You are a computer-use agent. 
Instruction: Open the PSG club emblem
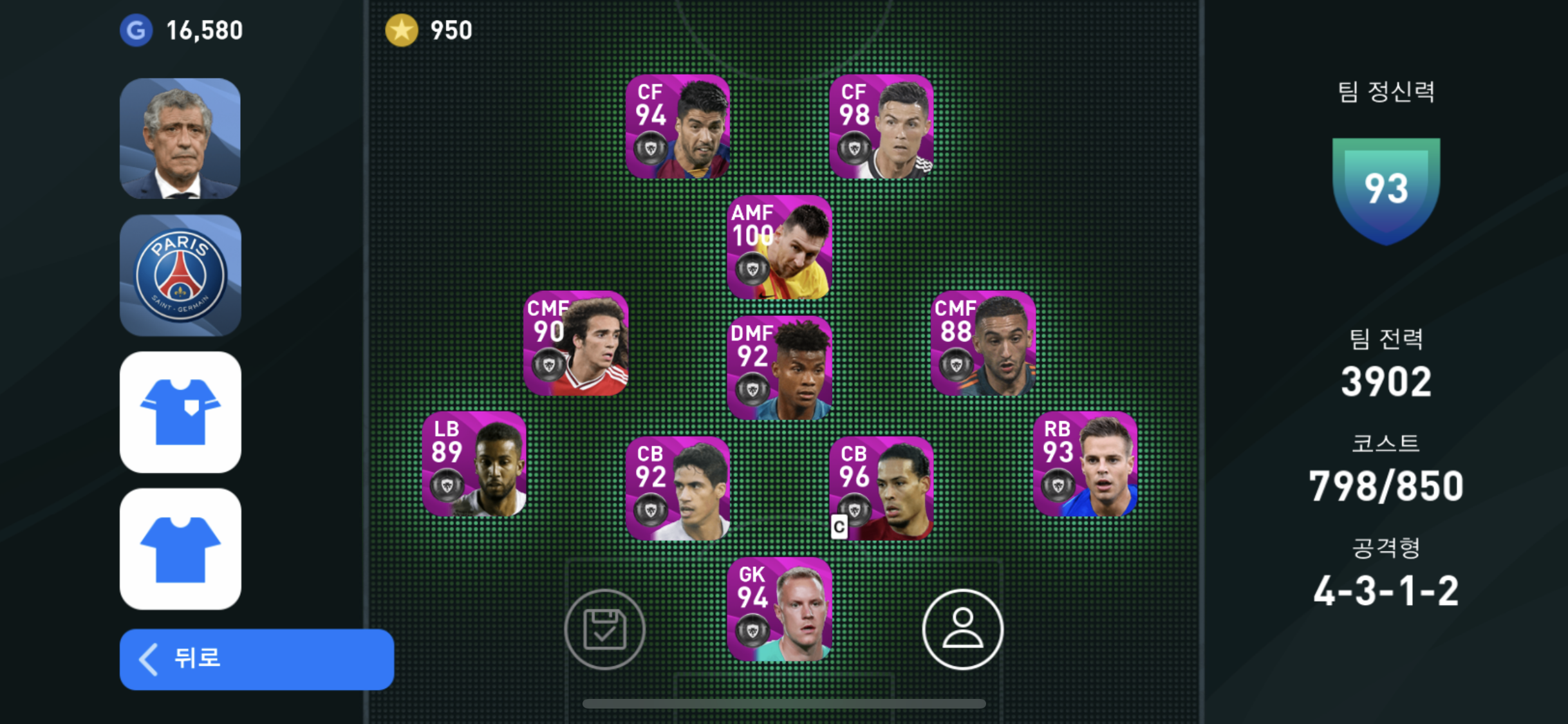[x=180, y=274]
